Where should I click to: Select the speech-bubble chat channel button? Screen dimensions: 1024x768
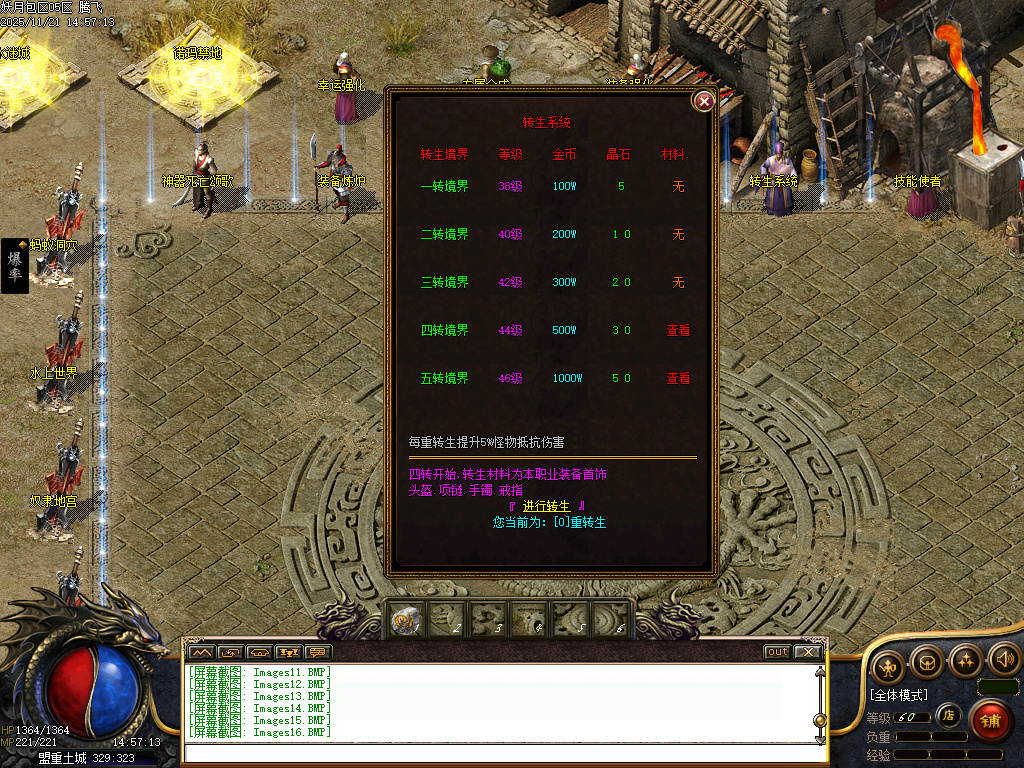pyautogui.click(x=318, y=653)
